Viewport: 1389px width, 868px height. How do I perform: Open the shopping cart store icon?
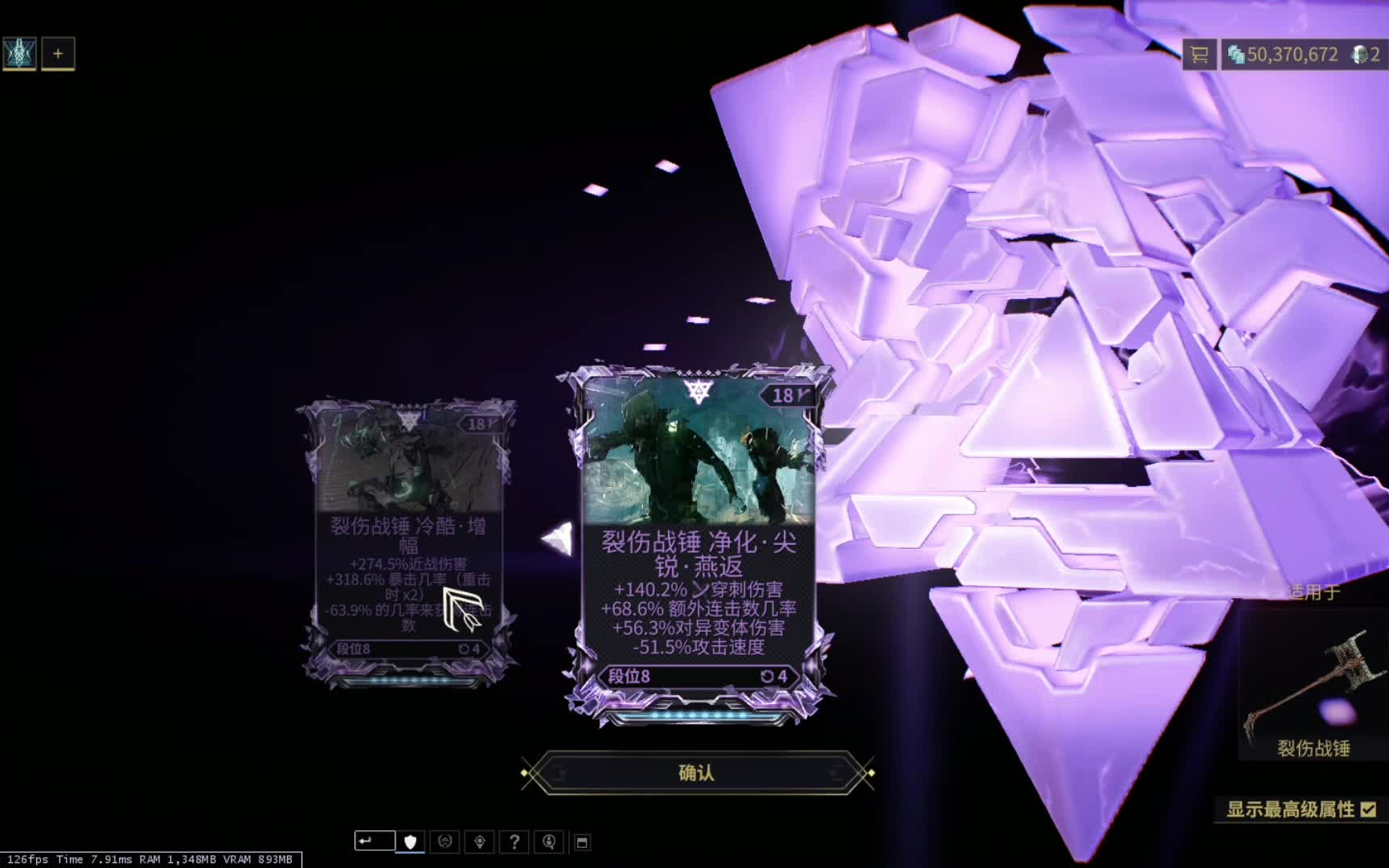1200,55
